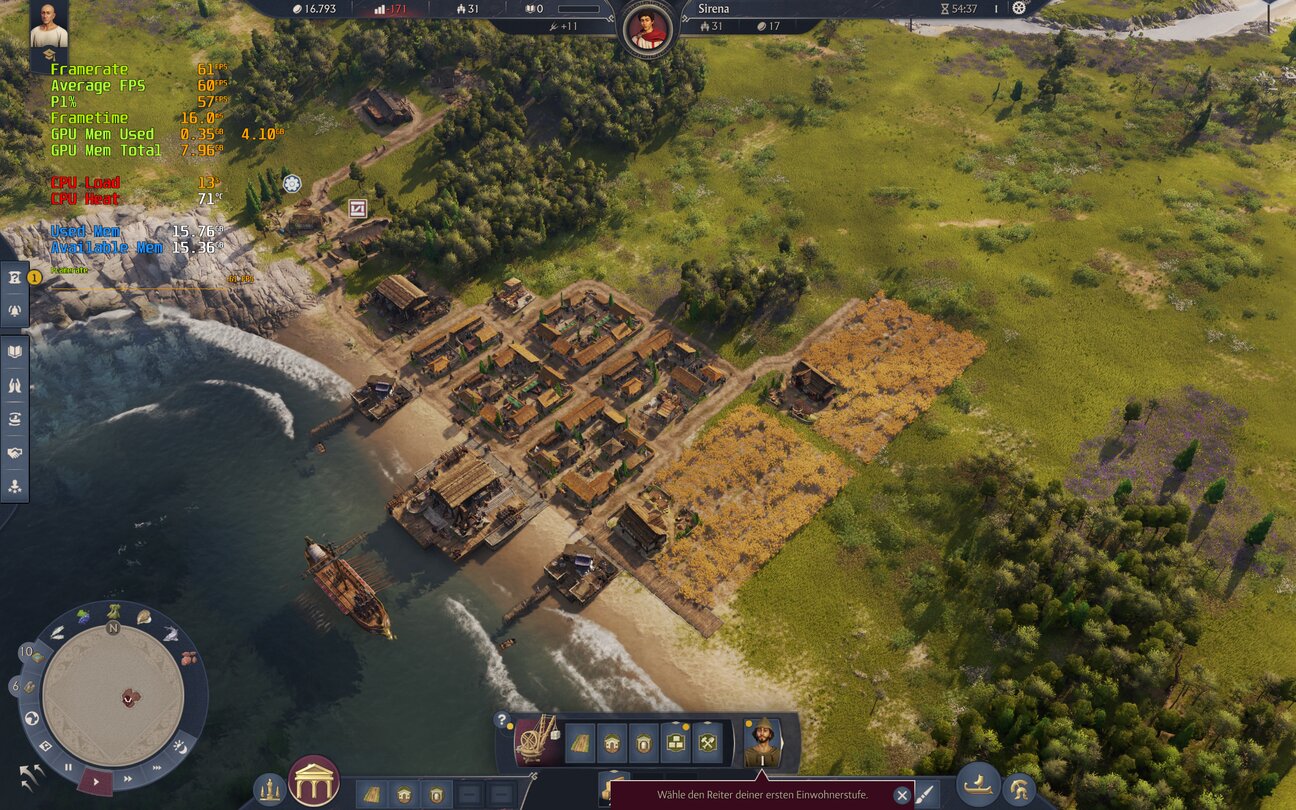This screenshot has height=810, width=1296.
Task: Switch to double fast-forward speed
Action: [x=128, y=778]
